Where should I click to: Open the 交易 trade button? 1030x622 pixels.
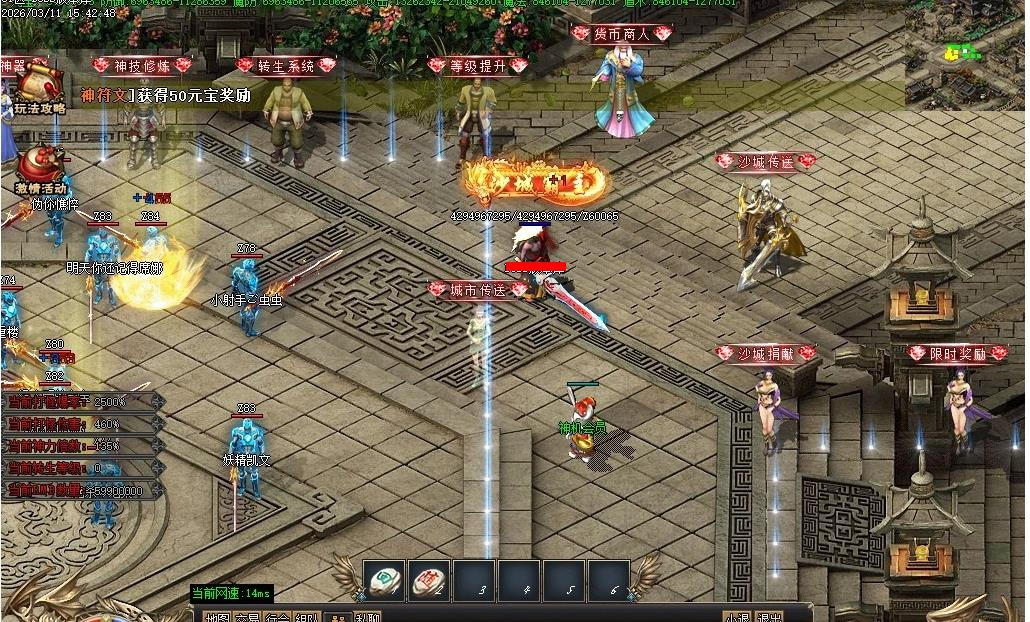[x=247, y=617]
